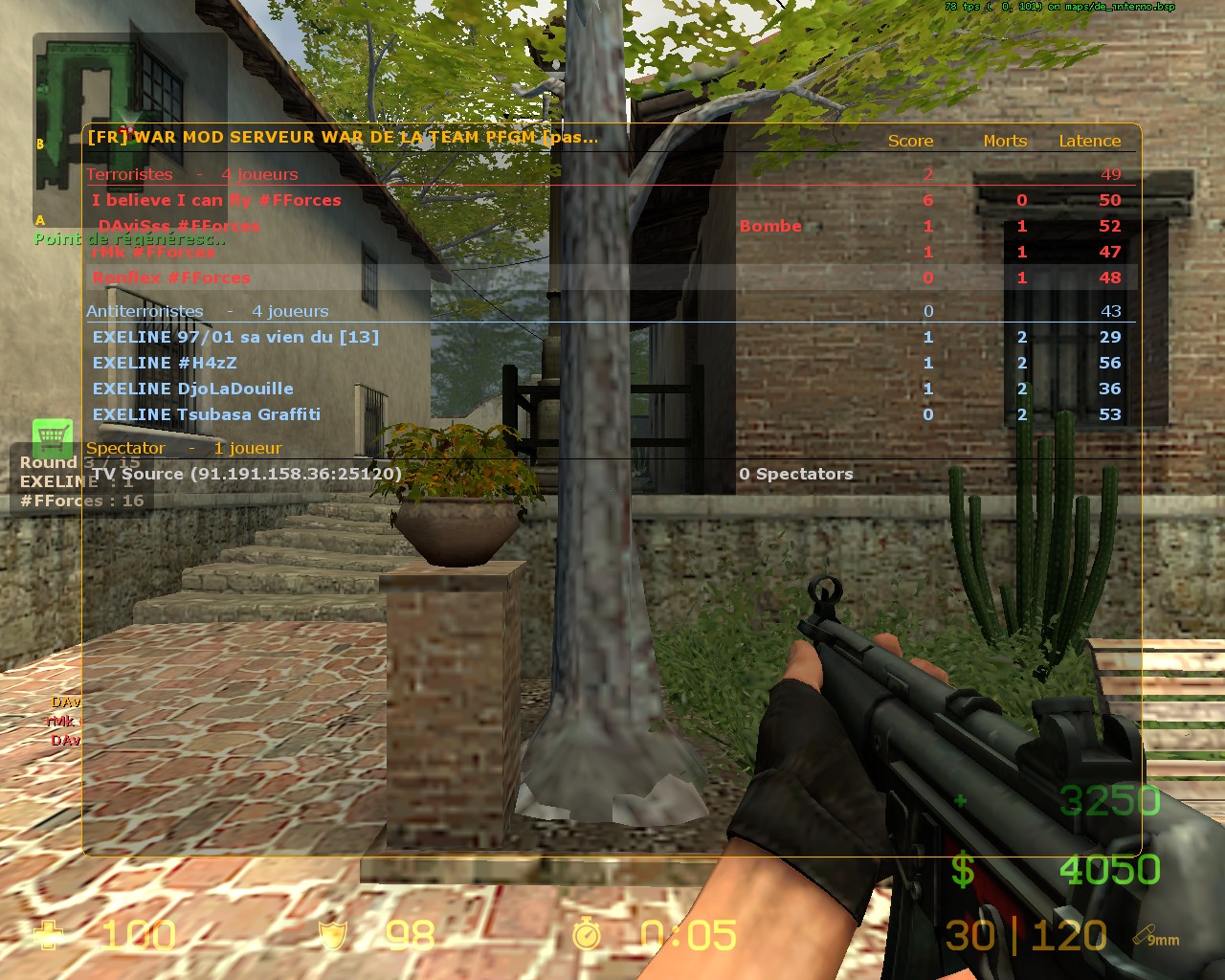Click the green shopping cart buy zone icon

(x=53, y=437)
